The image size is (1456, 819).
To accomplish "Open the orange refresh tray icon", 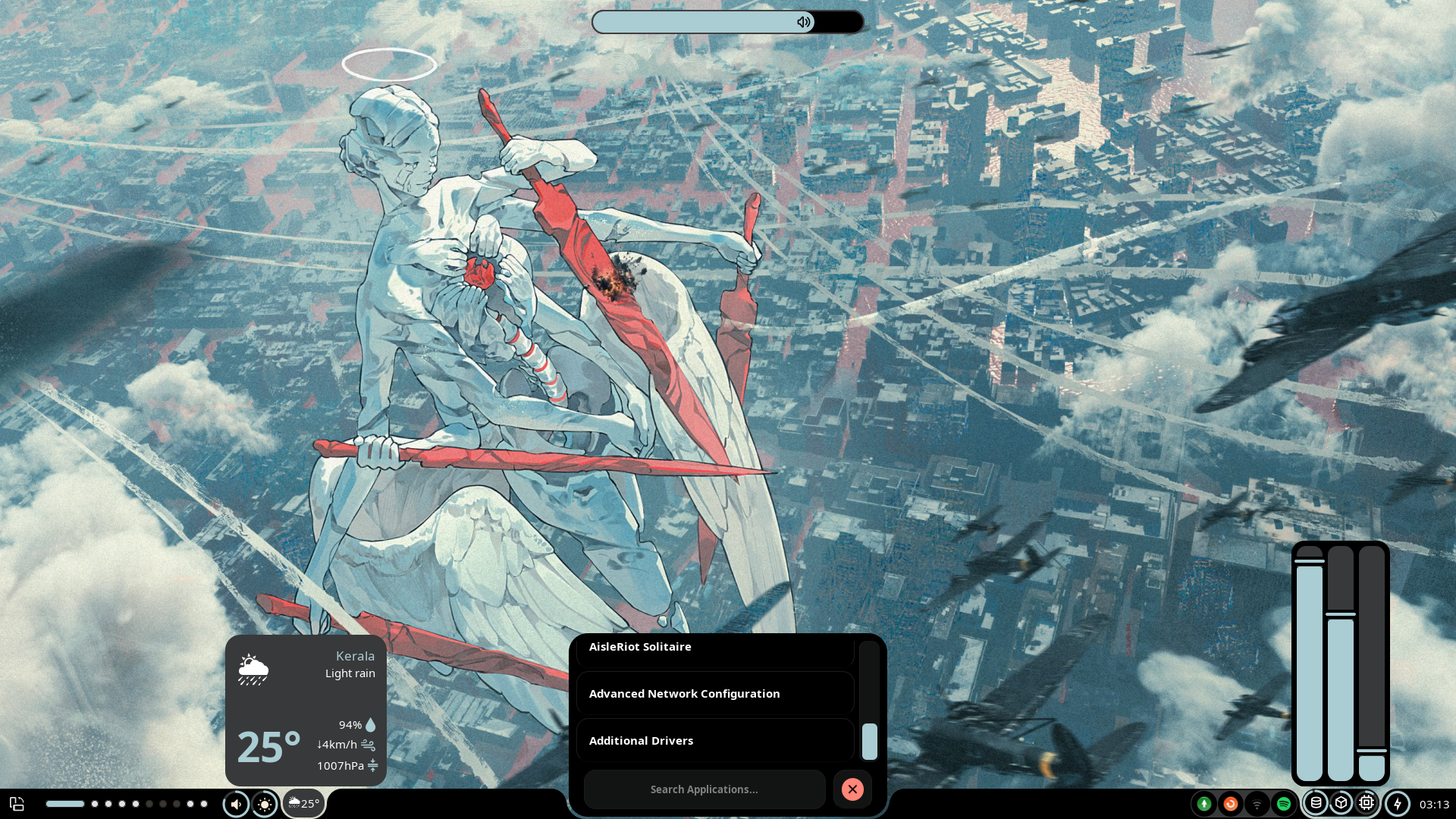I will [1230, 804].
